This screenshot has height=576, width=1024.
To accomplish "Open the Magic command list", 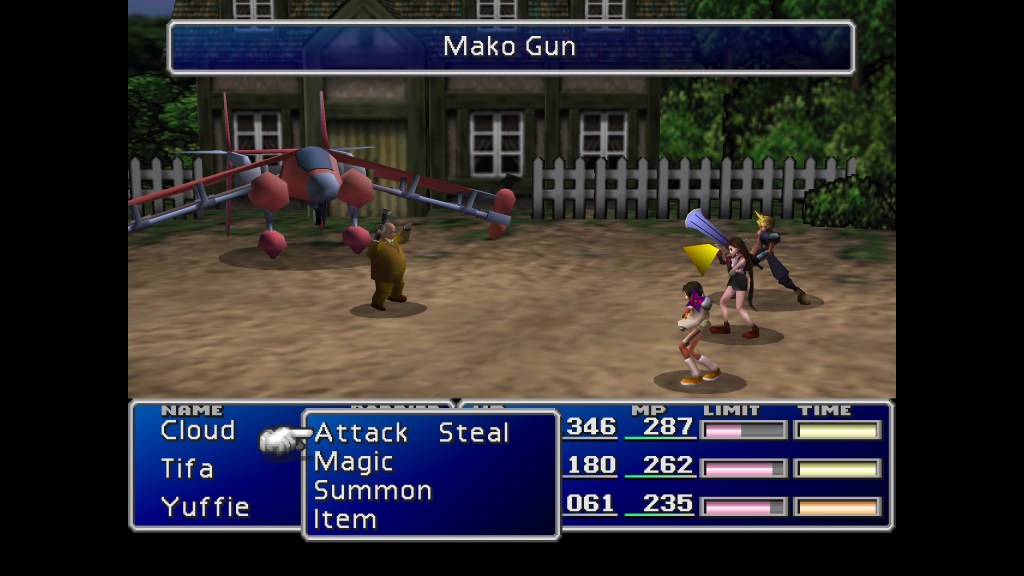I will [353, 462].
